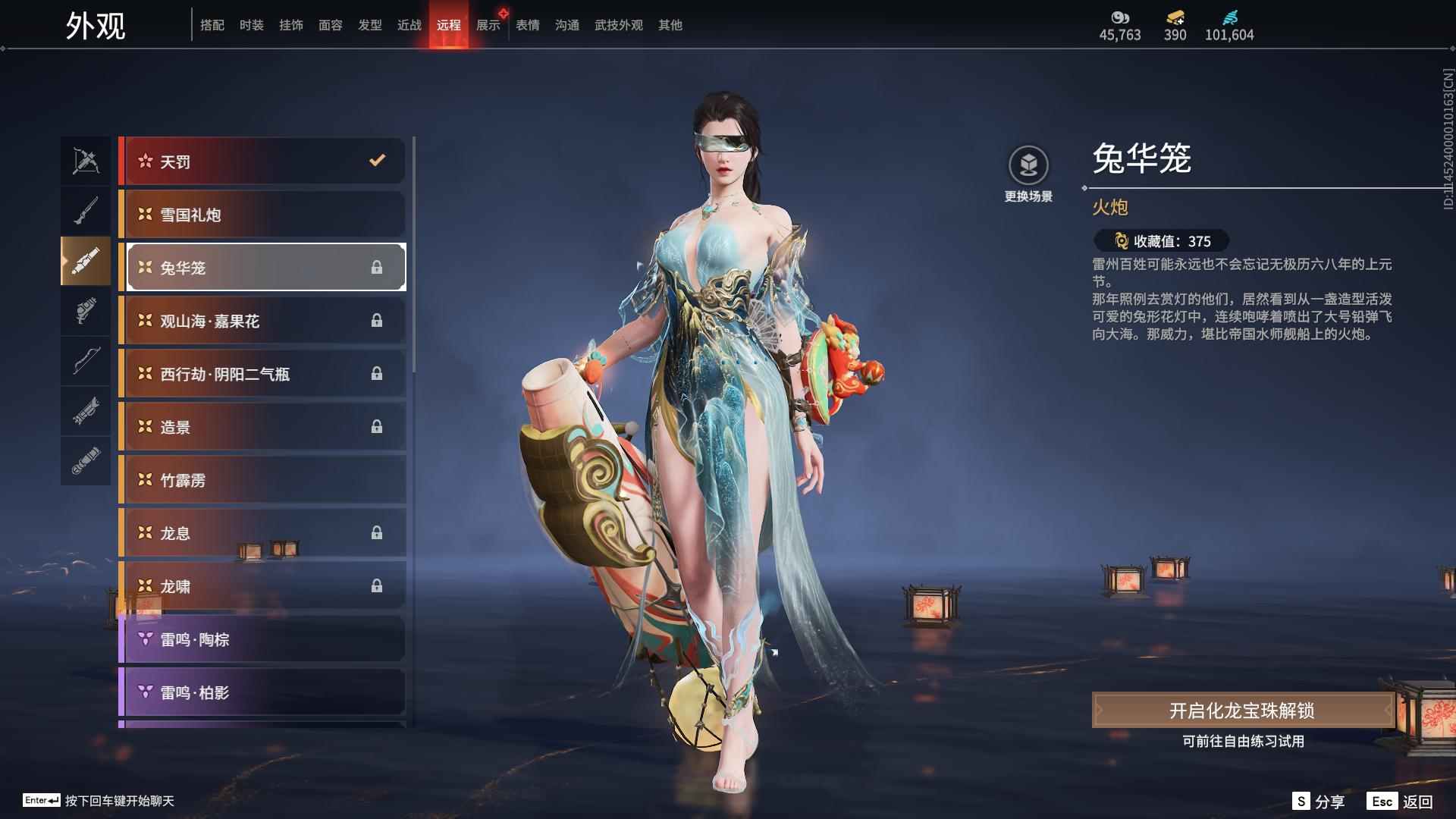Click the 分享 share button

1319,802
